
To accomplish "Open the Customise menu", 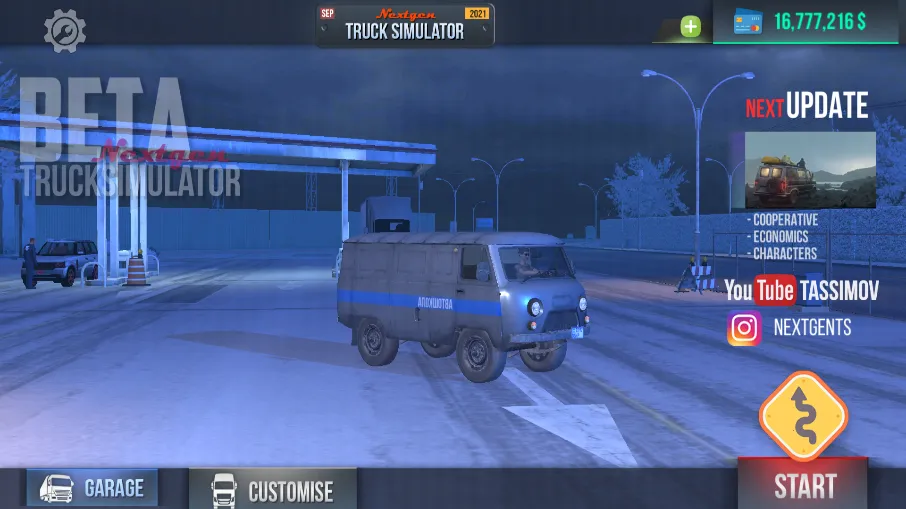I will tap(272, 490).
